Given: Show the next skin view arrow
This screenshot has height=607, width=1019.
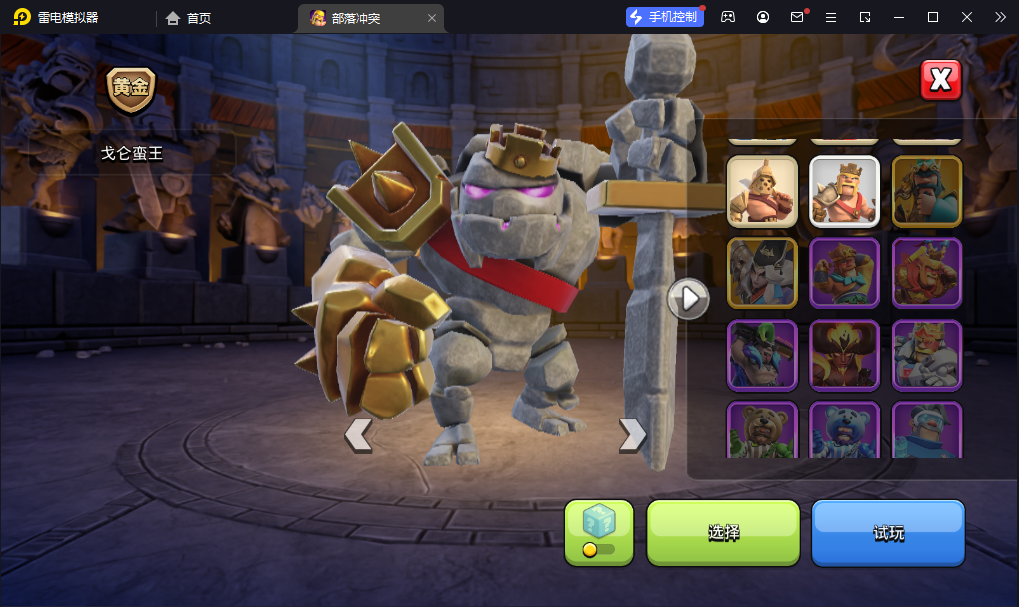Looking at the screenshot, I should tap(632, 434).
